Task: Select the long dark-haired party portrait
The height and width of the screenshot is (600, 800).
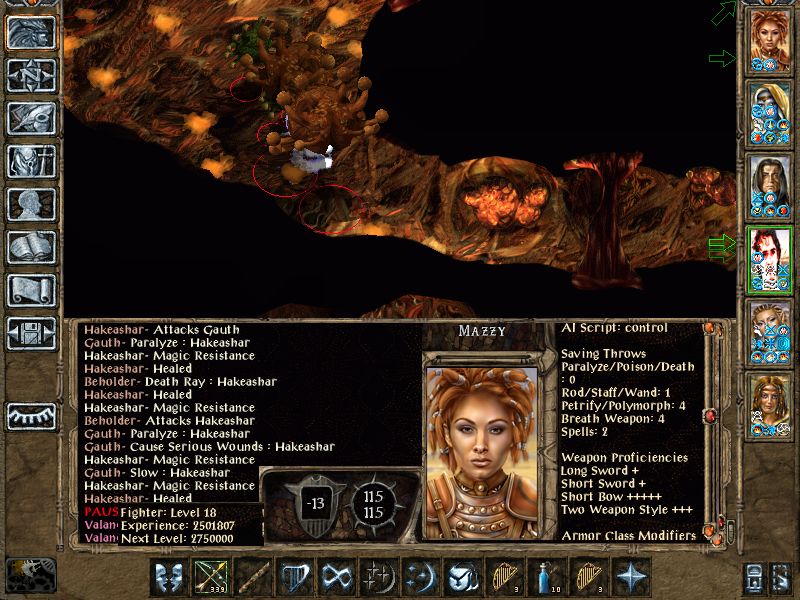Action: (770, 186)
